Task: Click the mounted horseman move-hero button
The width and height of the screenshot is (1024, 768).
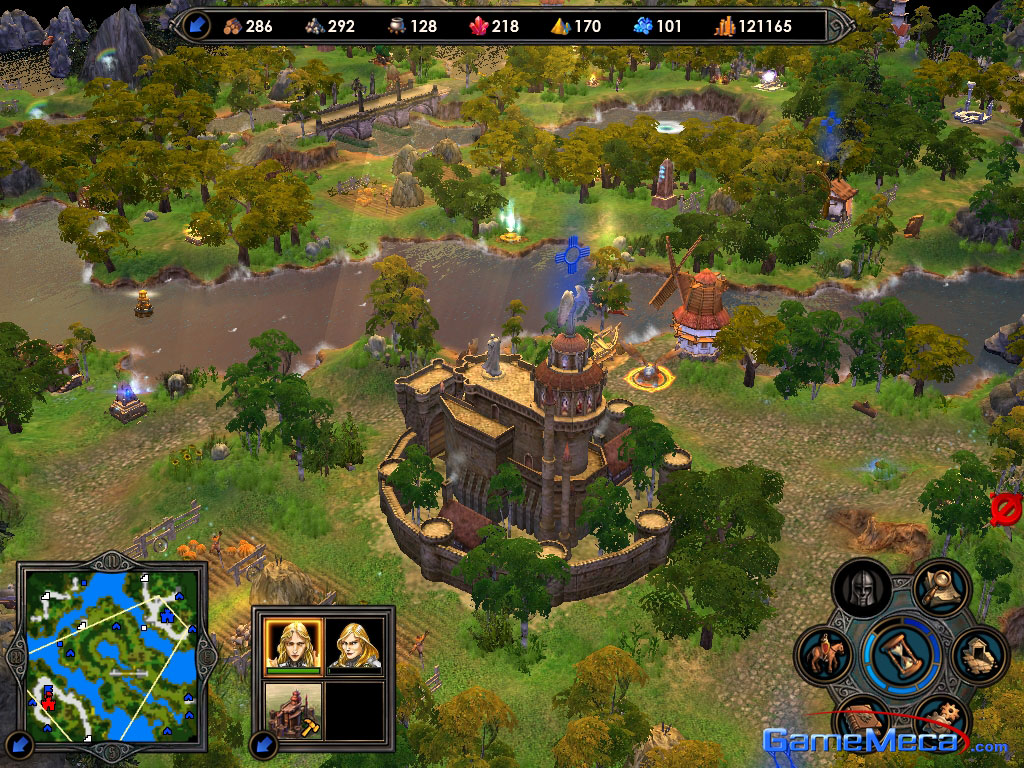Action: point(824,656)
